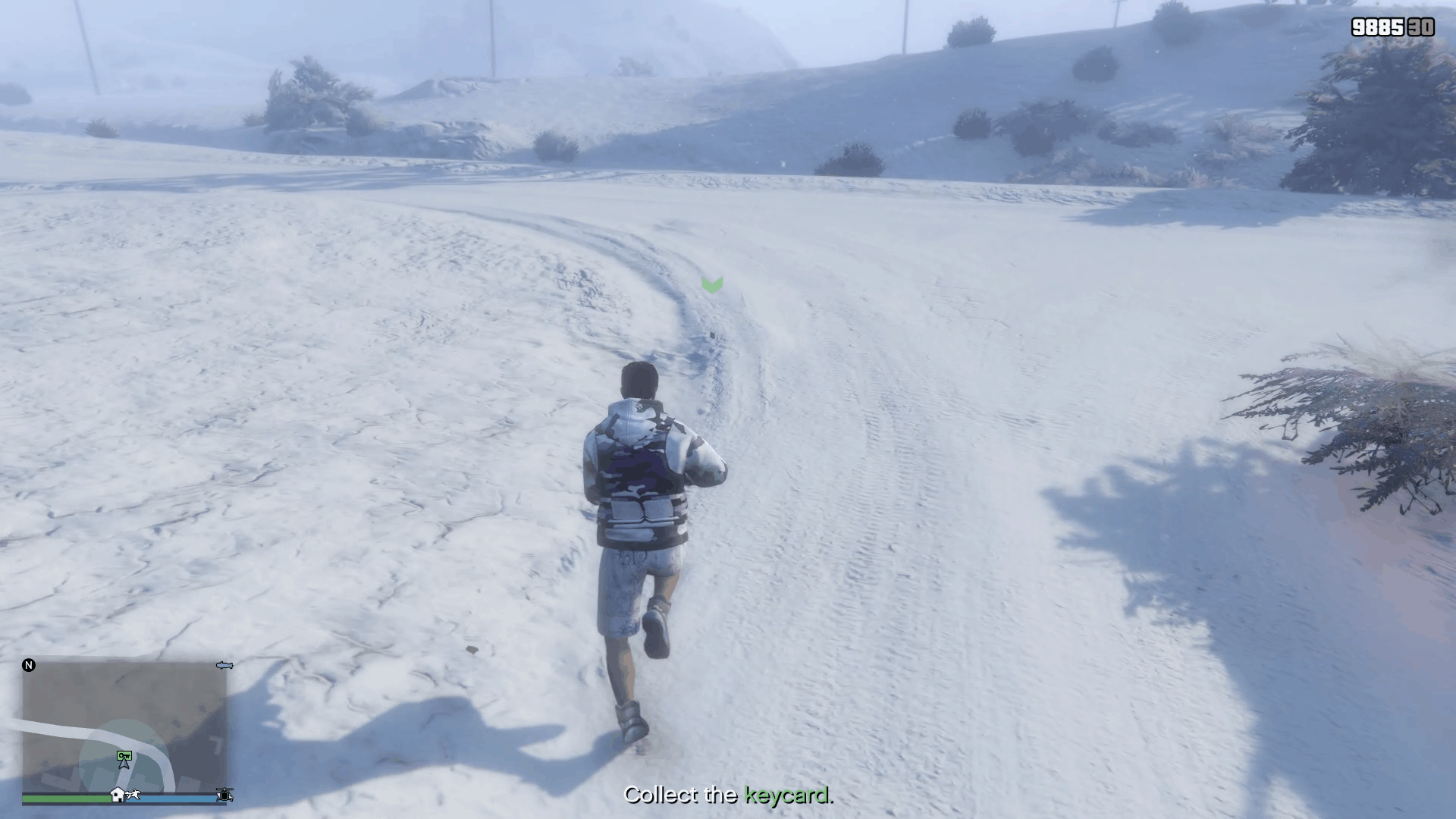
Task: Click the green keycard marker above the snow
Action: coord(712,284)
